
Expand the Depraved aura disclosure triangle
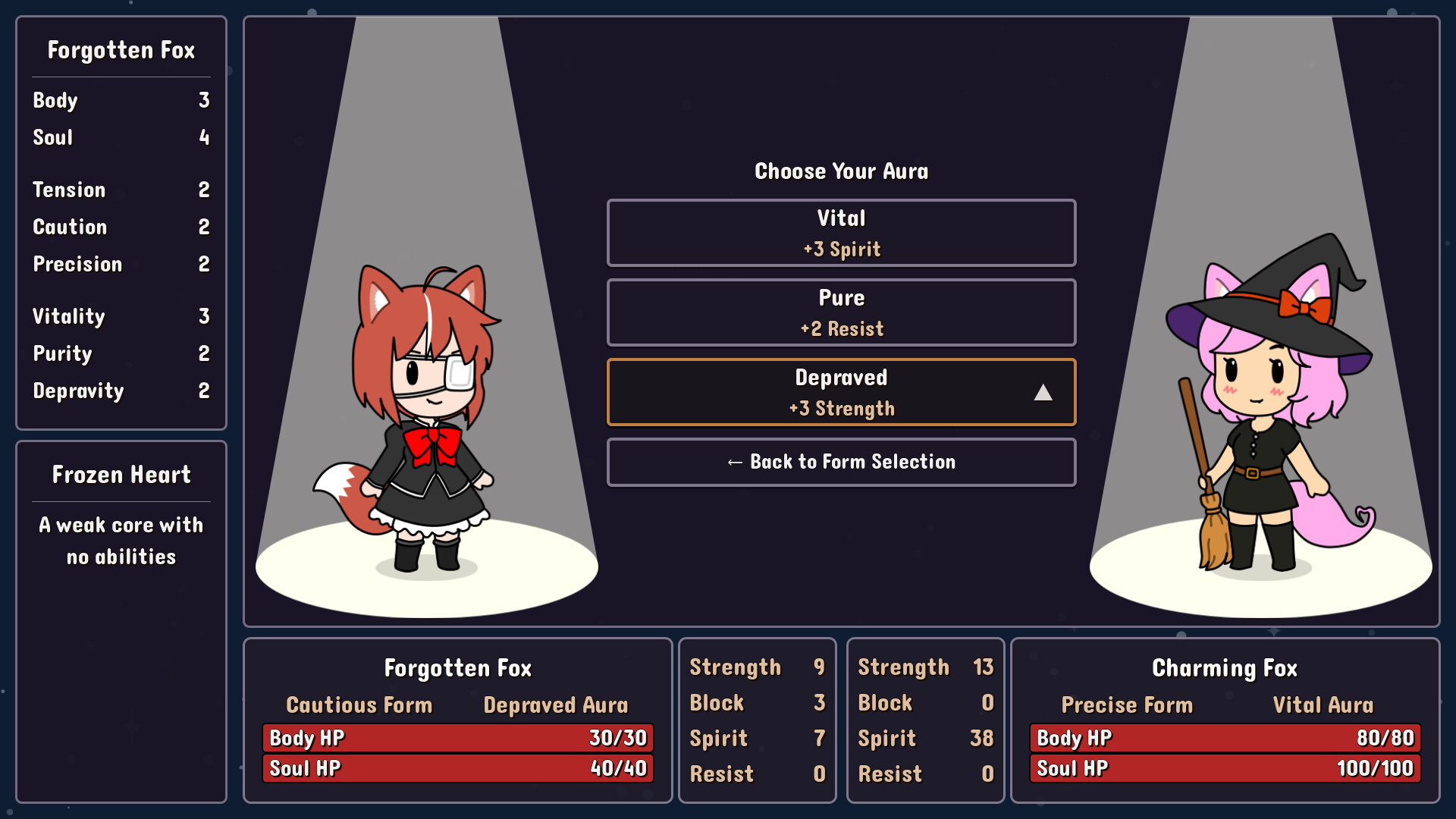click(1045, 392)
